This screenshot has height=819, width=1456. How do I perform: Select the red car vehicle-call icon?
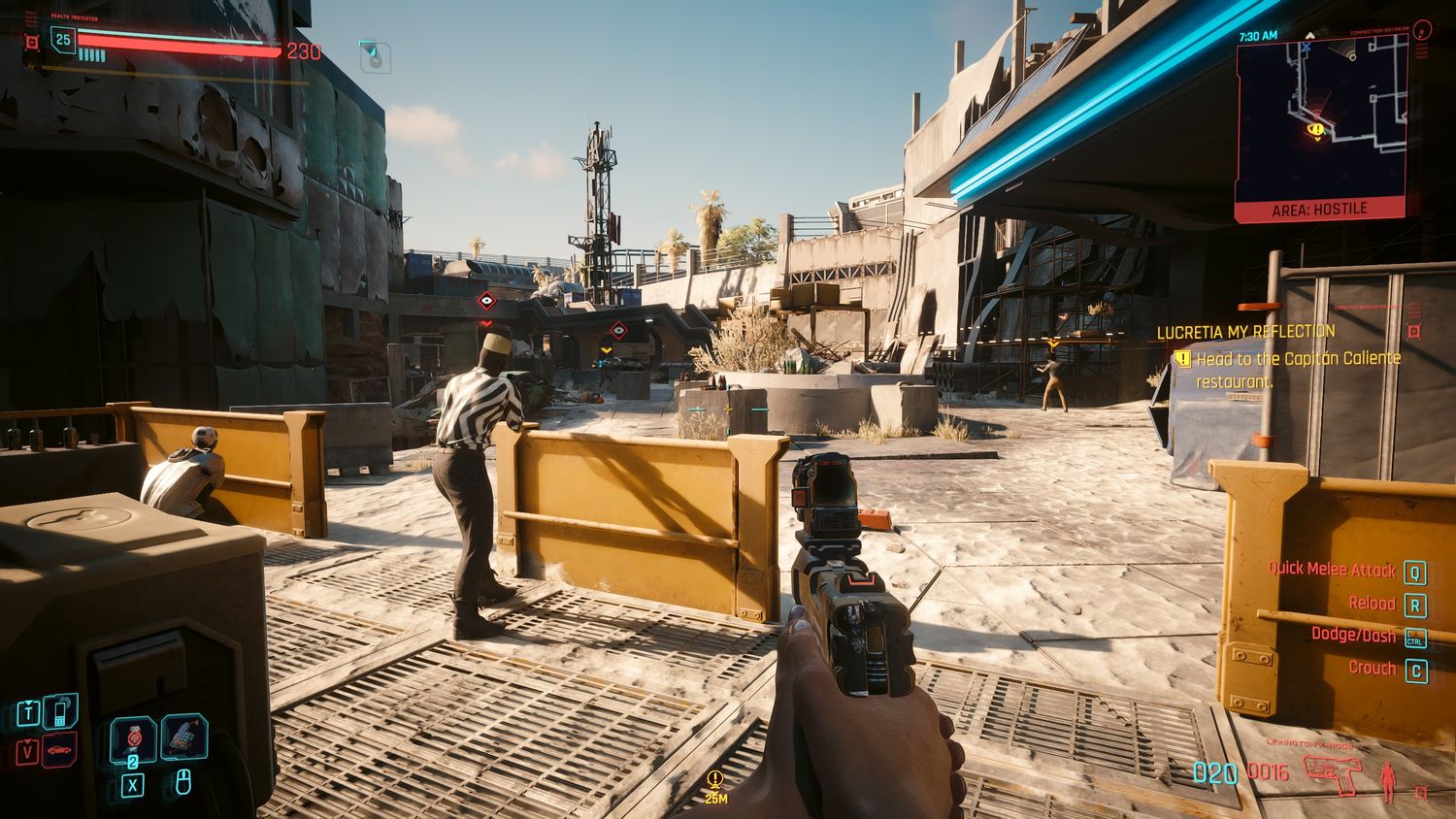(60, 751)
